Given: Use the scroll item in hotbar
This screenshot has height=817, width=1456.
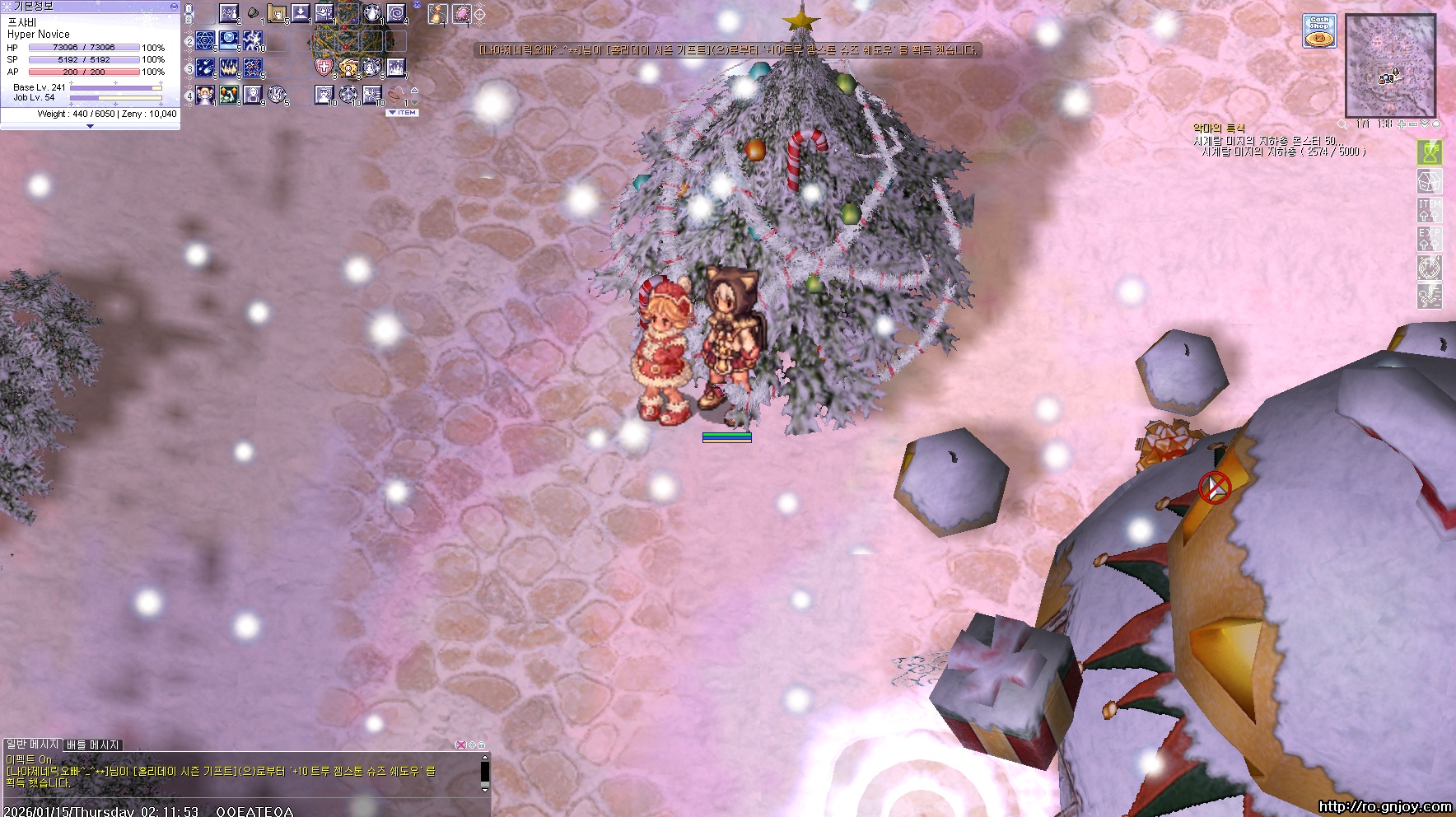Looking at the screenshot, I should 277,14.
